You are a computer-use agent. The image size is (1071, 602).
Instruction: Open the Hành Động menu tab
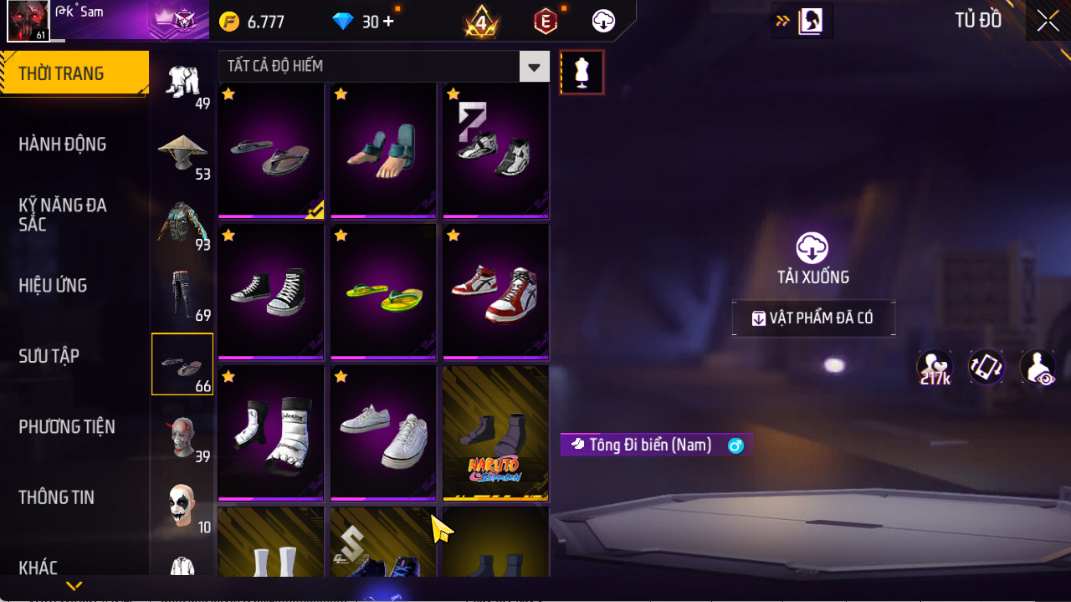click(62, 144)
